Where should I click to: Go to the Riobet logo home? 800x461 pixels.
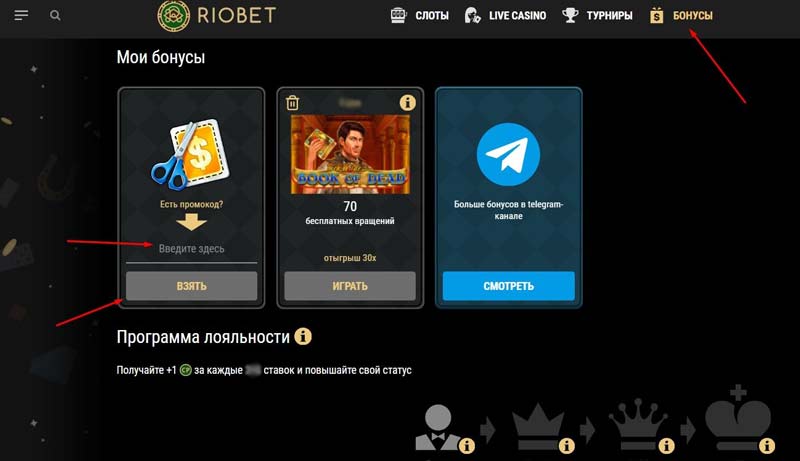[217, 15]
